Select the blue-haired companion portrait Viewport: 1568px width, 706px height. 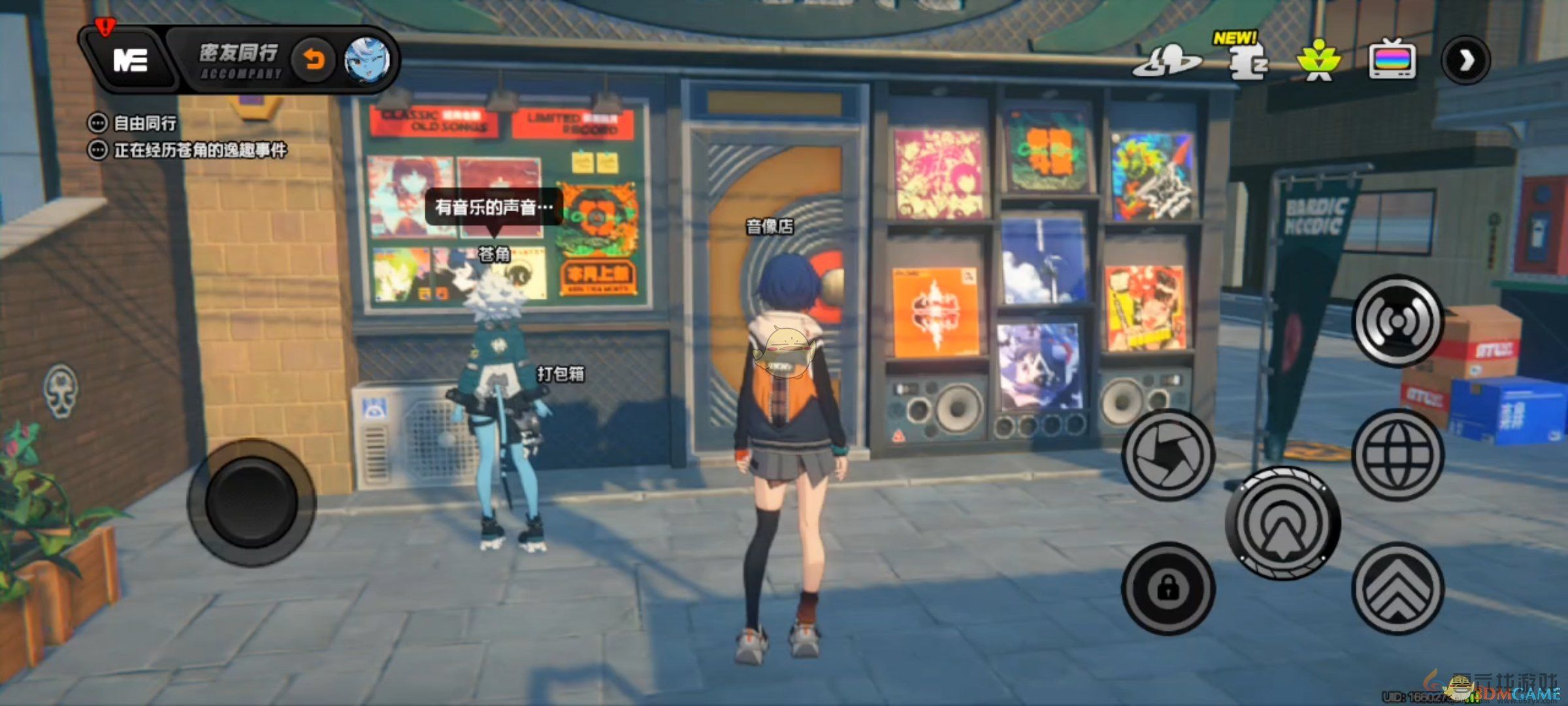367,61
